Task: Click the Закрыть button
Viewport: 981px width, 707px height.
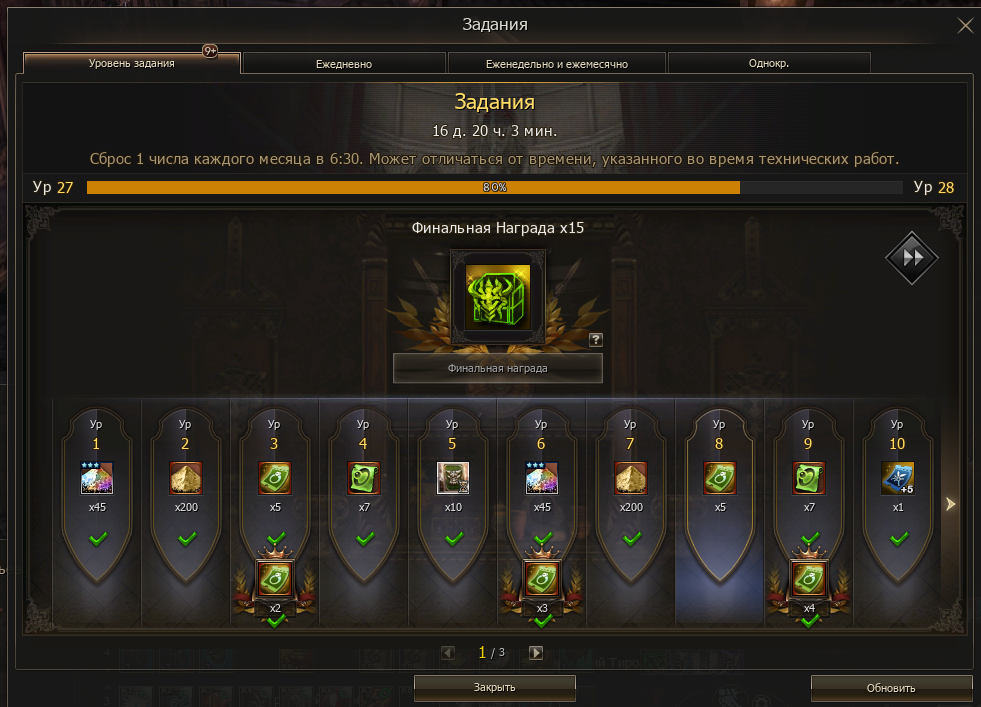Action: pos(494,687)
